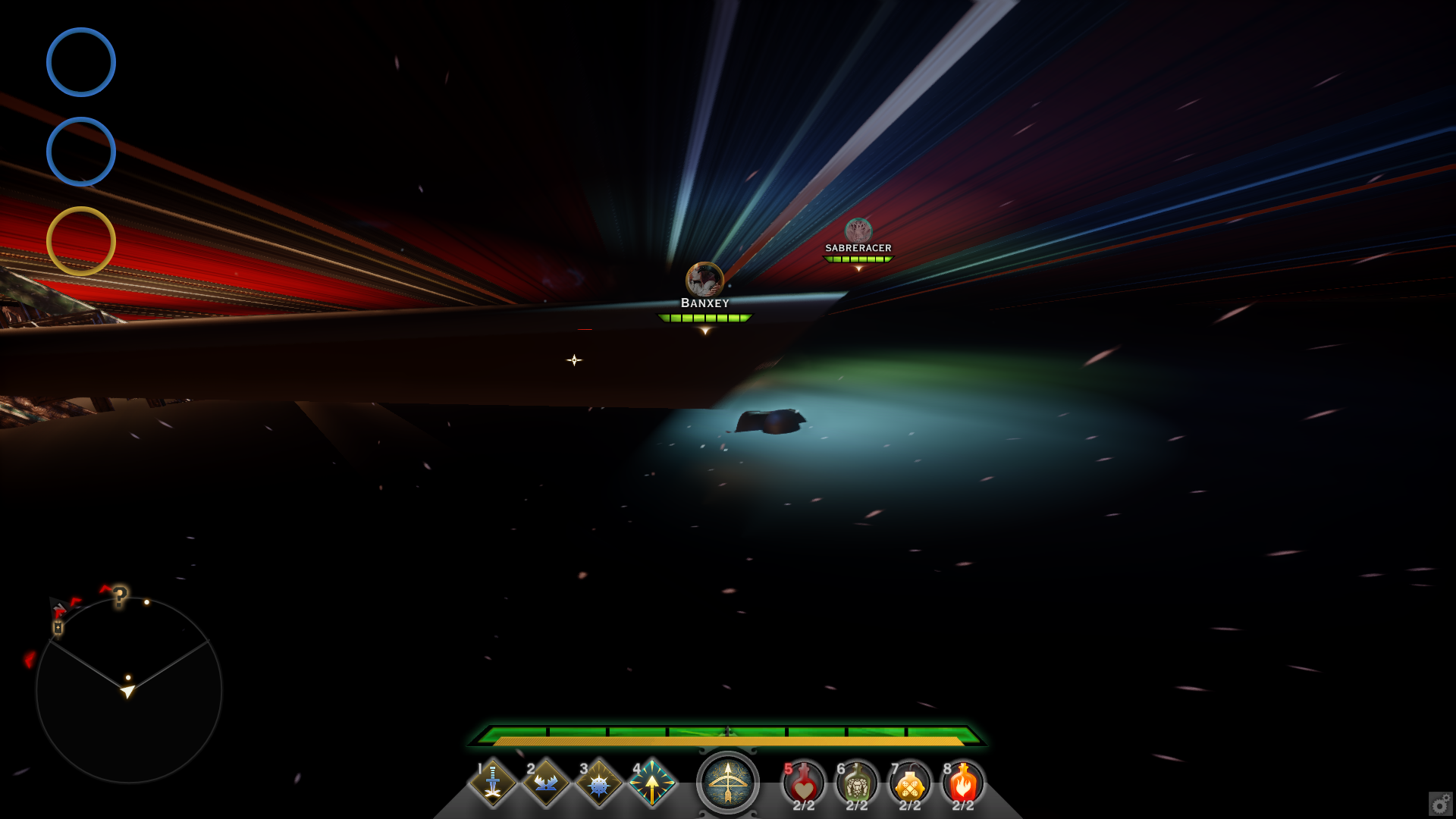Click the circular minimap radar
This screenshot has width=1456, height=819.
click(129, 690)
